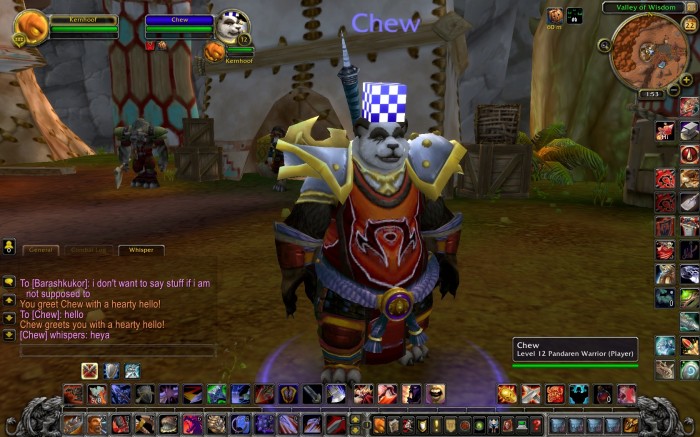Switch to the Whisper chat tab
Screen dimensions: 700x437
click(x=140, y=250)
